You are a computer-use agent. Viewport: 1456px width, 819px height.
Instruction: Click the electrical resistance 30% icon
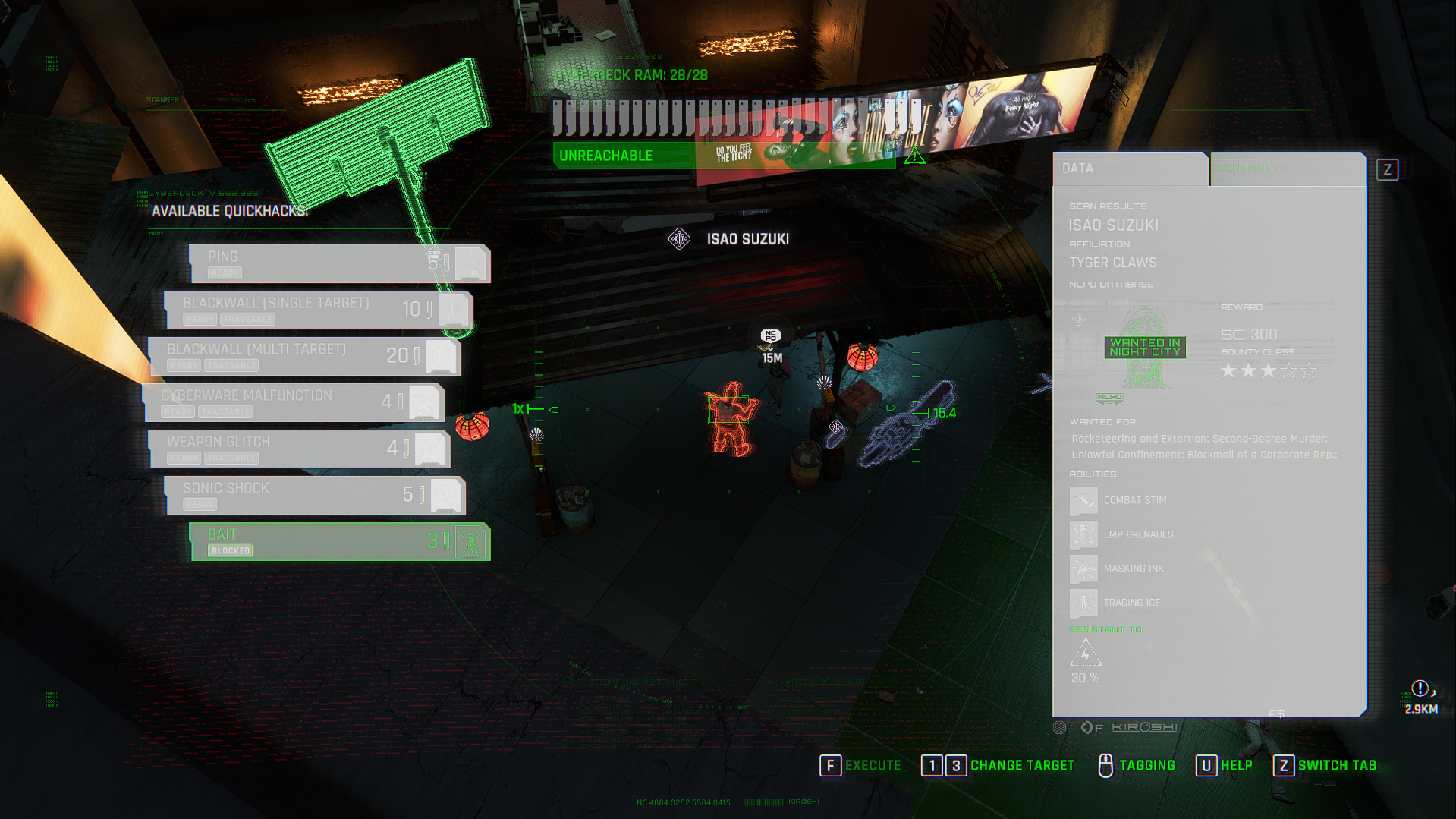(1085, 654)
